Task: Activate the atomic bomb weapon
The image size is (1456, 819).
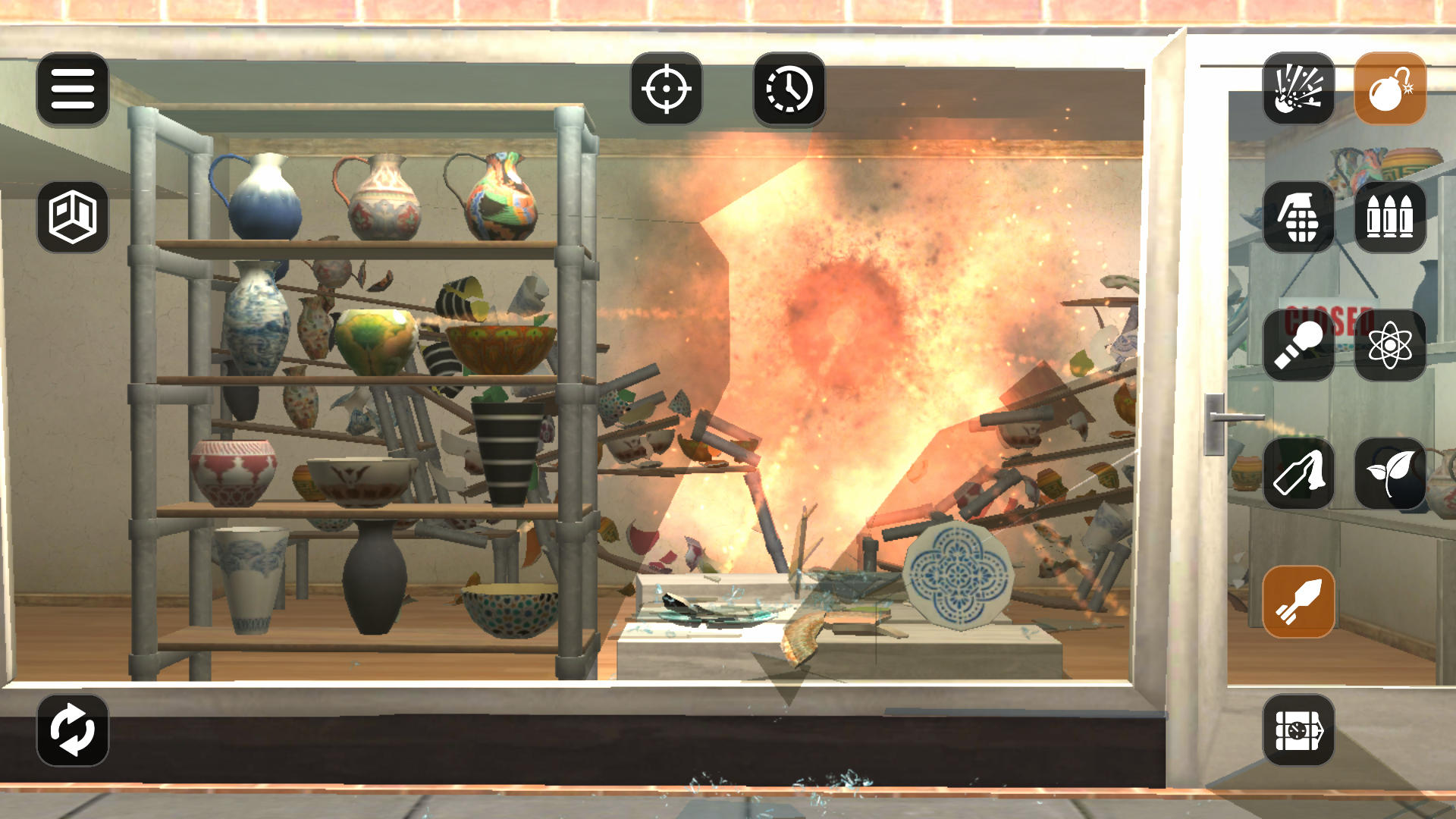Action: tap(1391, 345)
